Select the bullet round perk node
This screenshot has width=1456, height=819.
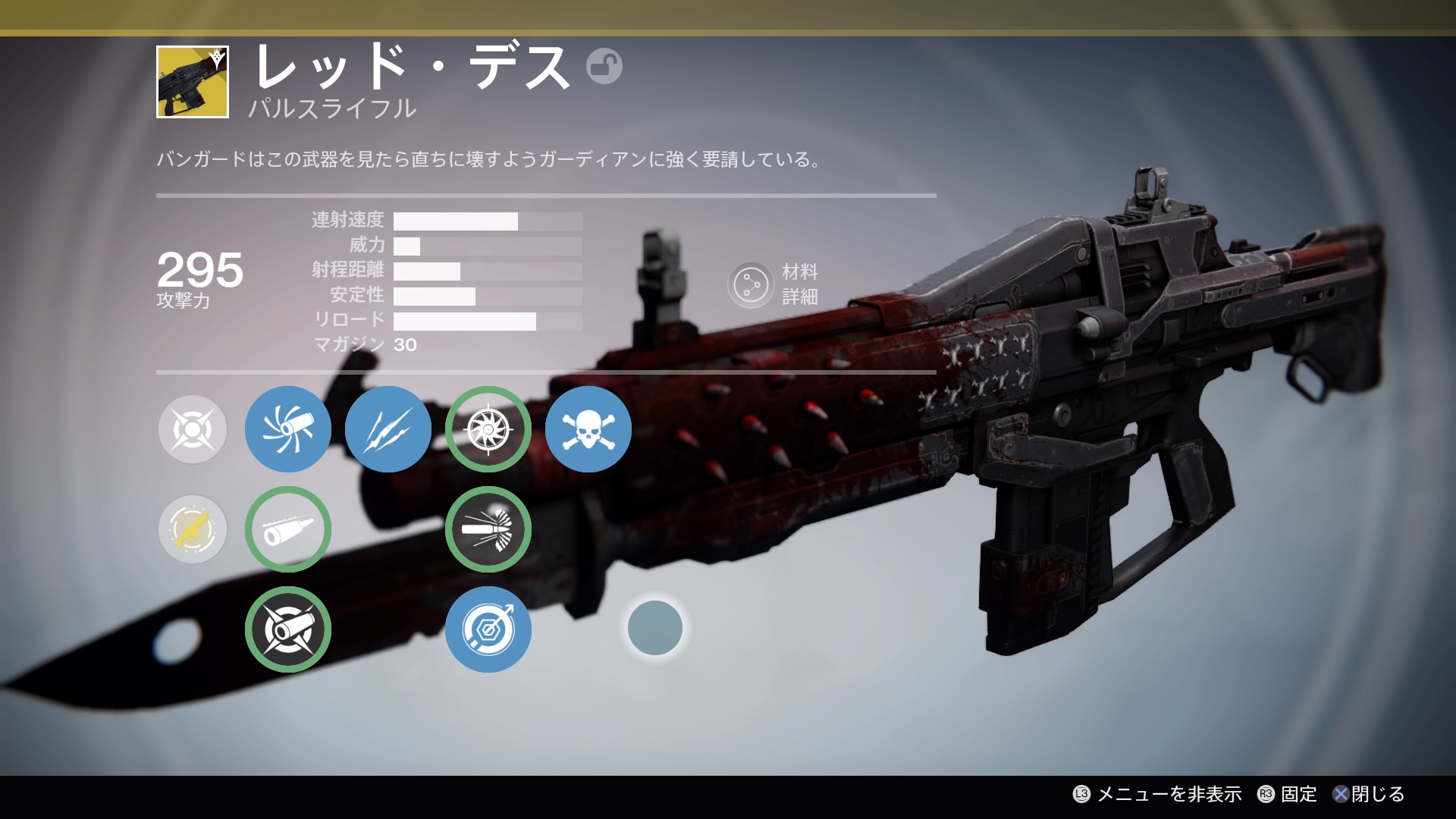tap(287, 529)
